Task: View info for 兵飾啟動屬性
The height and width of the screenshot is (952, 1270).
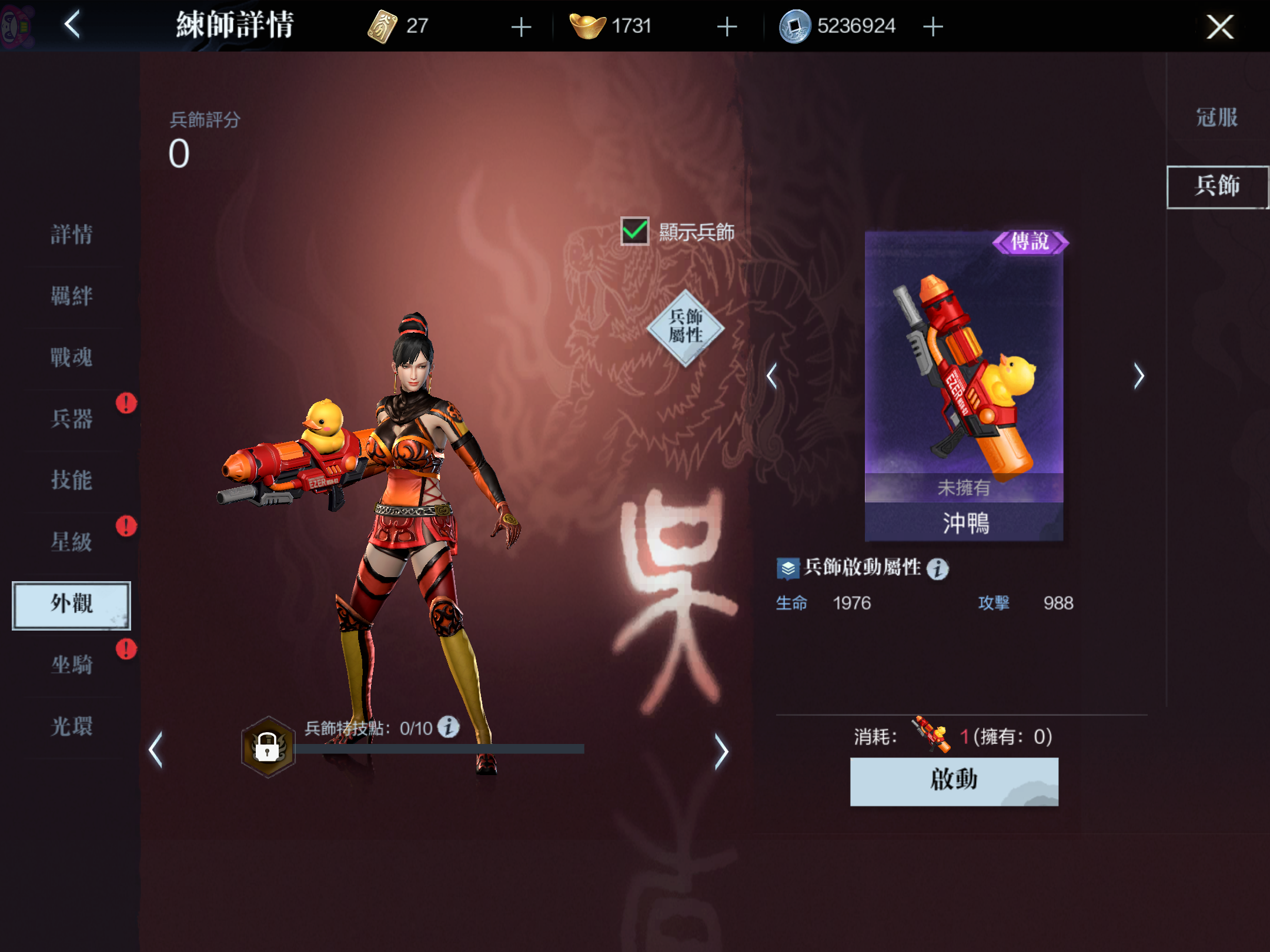Action: (x=938, y=568)
